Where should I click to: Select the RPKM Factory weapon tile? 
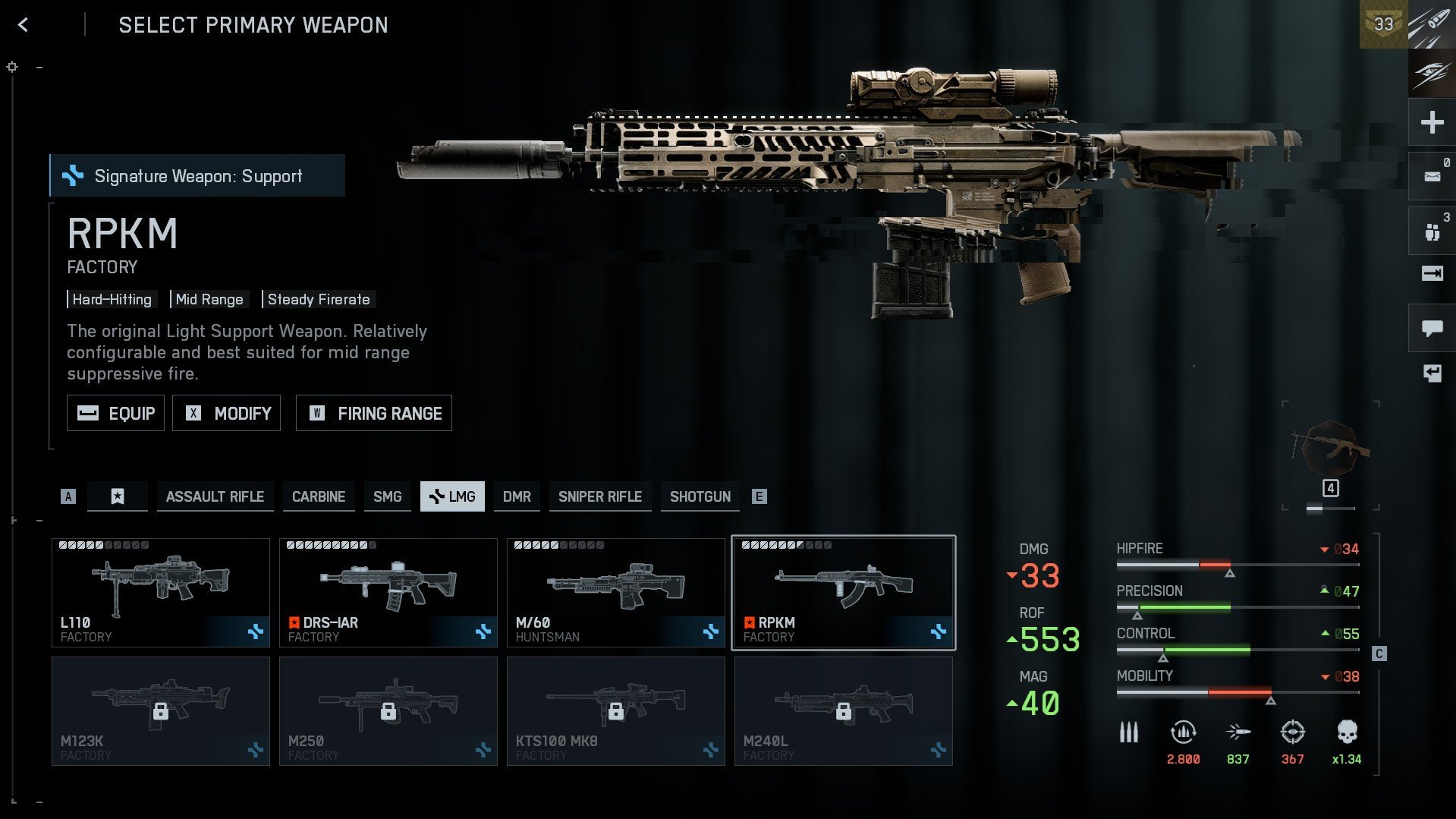(843, 593)
